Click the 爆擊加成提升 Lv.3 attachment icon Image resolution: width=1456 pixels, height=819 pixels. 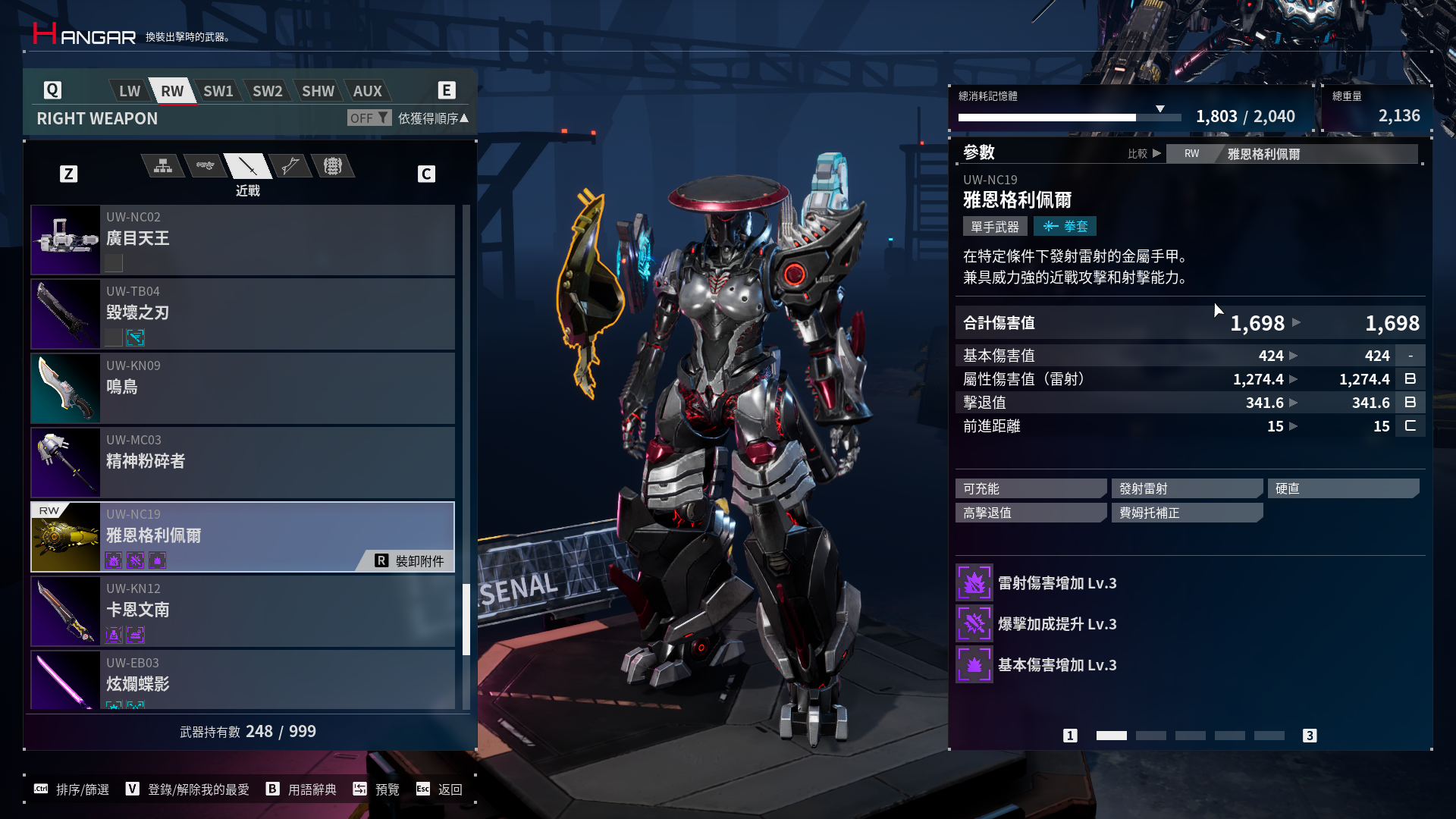(974, 623)
